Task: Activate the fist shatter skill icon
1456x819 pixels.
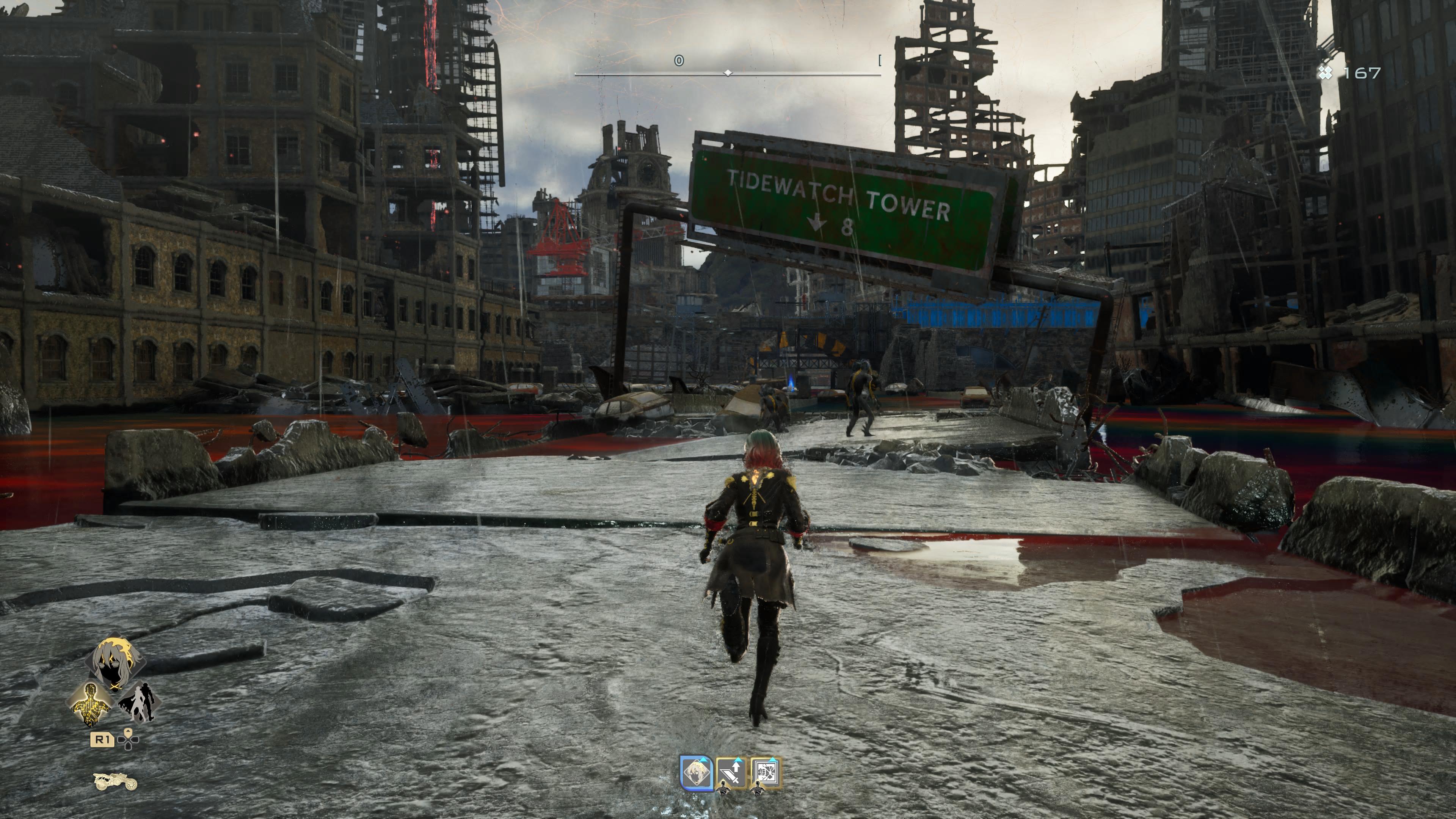Action: point(766,773)
